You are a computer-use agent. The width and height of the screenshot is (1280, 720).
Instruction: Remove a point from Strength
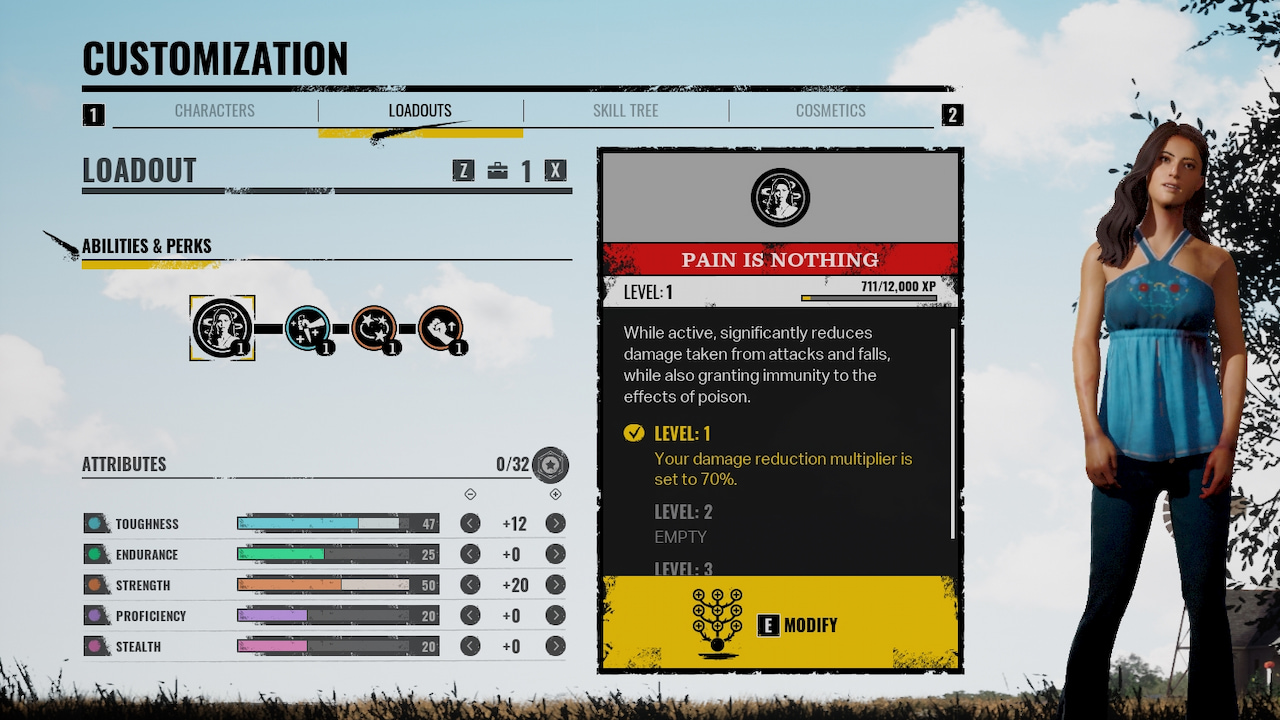pos(470,585)
